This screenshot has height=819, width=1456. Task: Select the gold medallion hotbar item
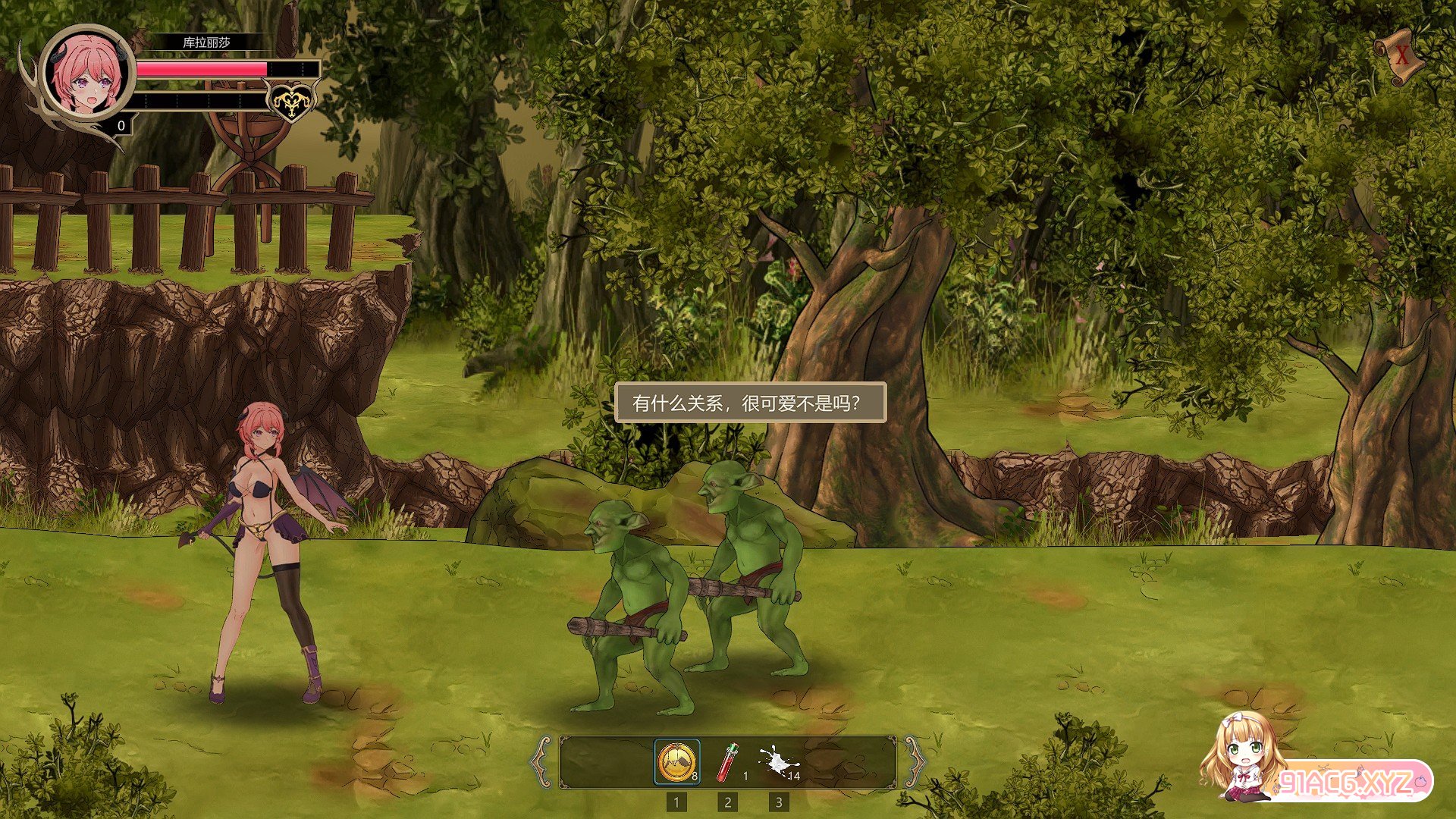676,762
